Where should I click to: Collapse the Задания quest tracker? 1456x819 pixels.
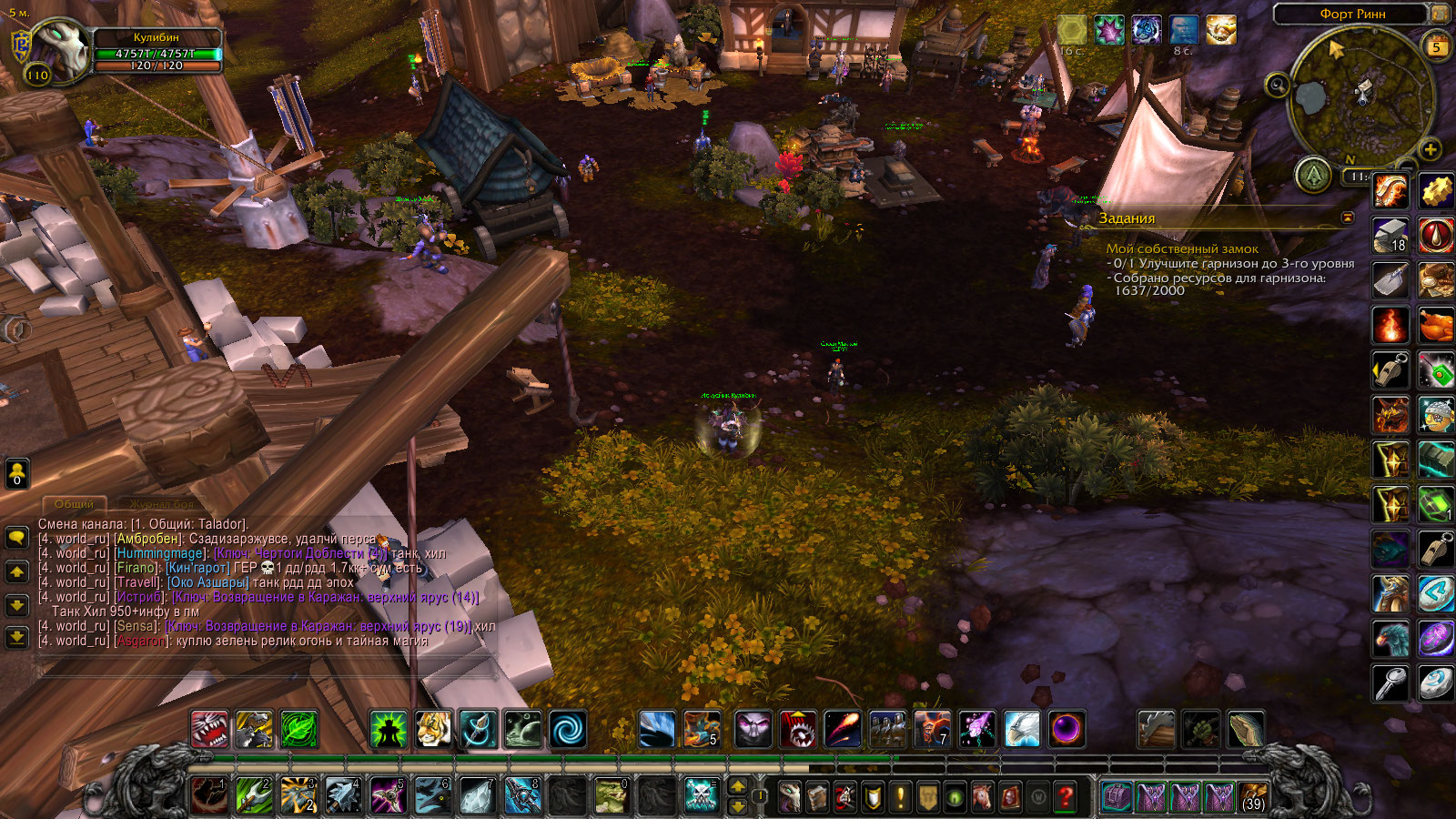pos(1348,217)
